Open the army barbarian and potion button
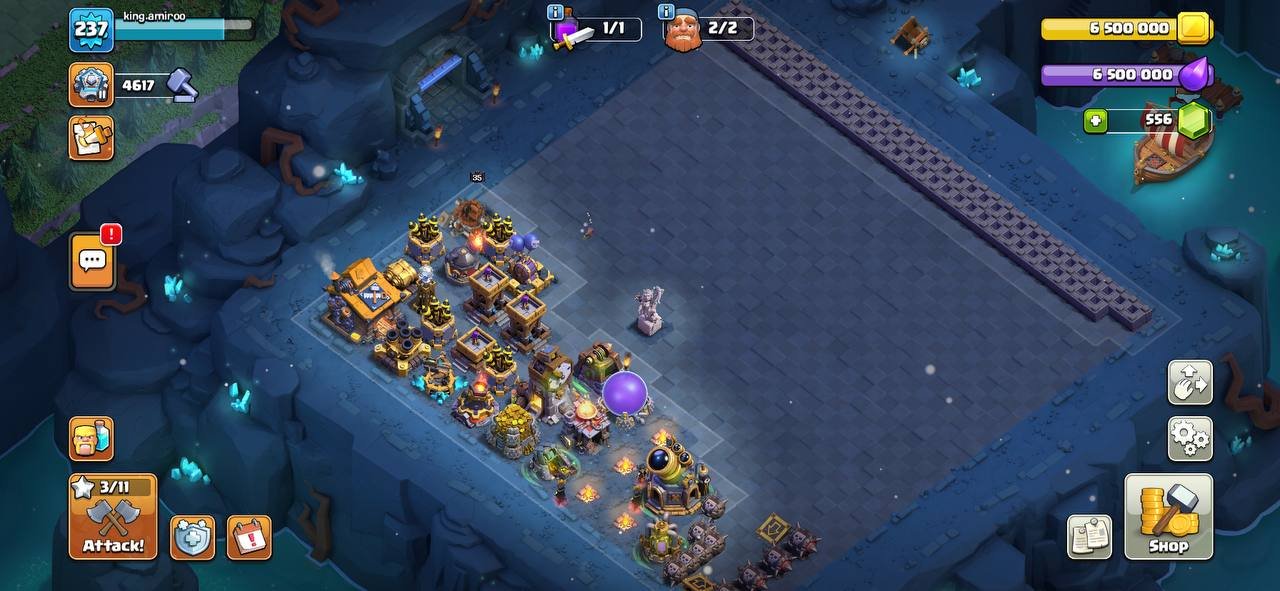Image resolution: width=1280 pixels, height=591 pixels. pyautogui.click(x=91, y=439)
